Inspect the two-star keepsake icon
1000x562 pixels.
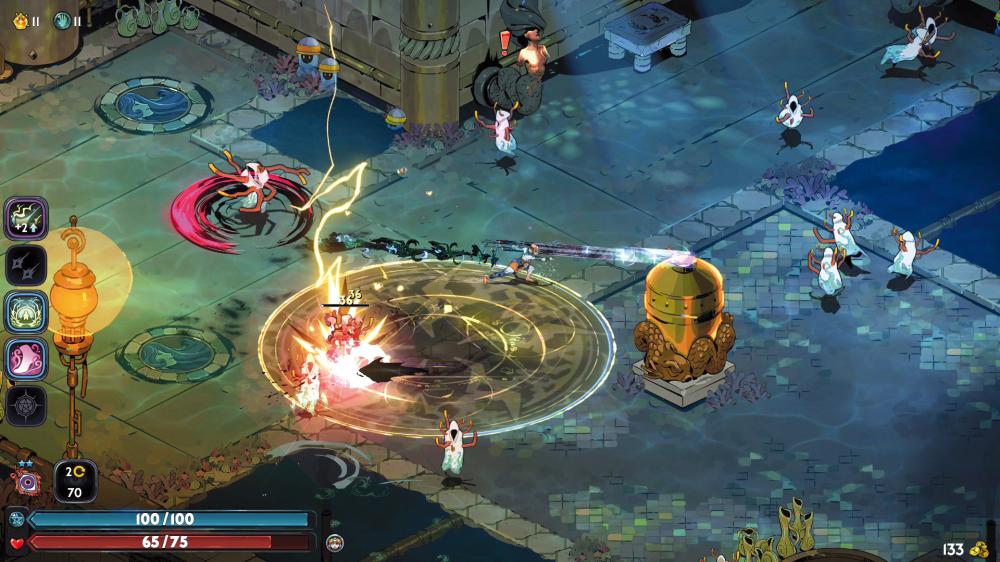[x=27, y=482]
